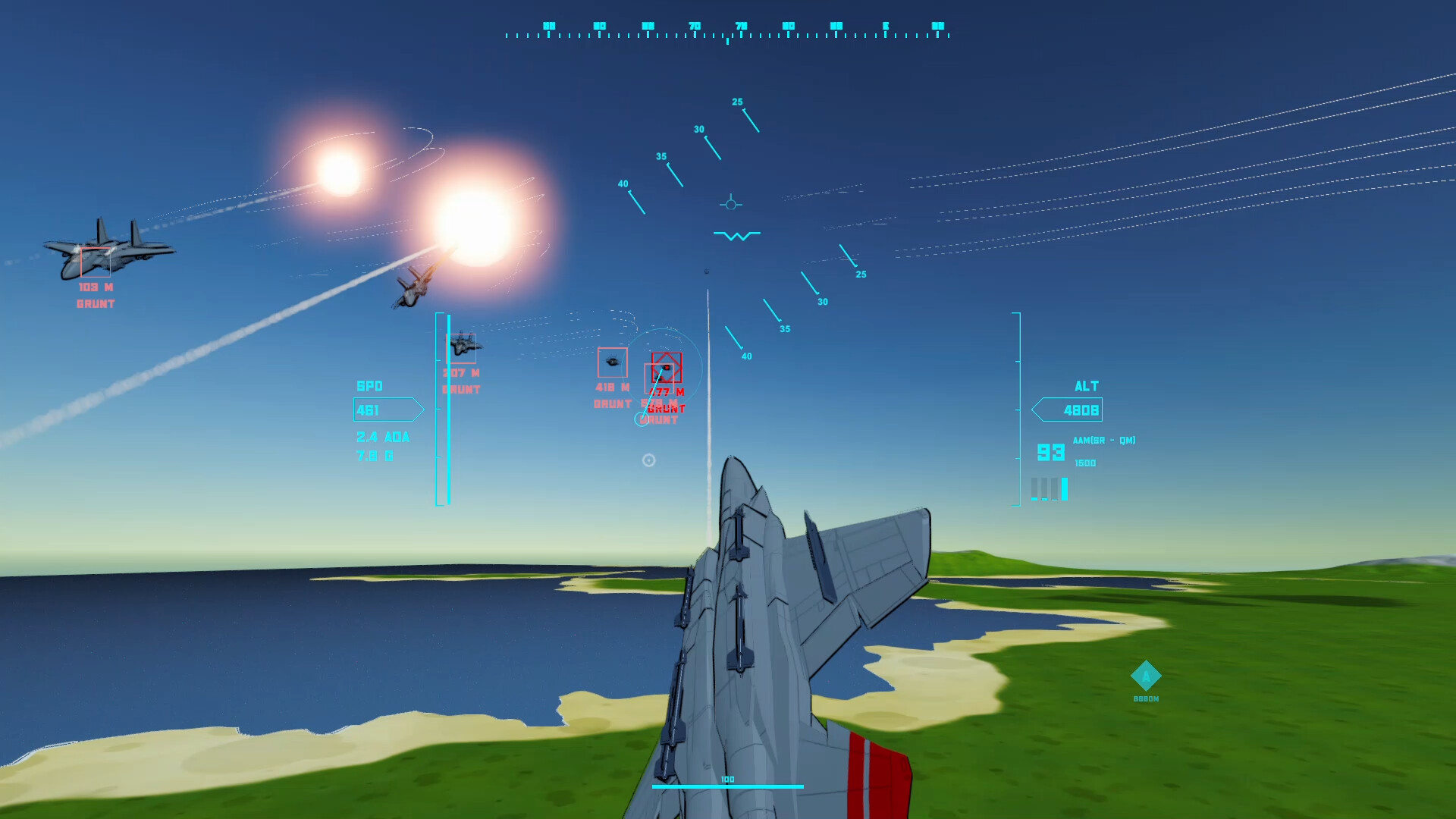
Task: Select the circular aiming reticle crosshair
Action: click(648, 460)
